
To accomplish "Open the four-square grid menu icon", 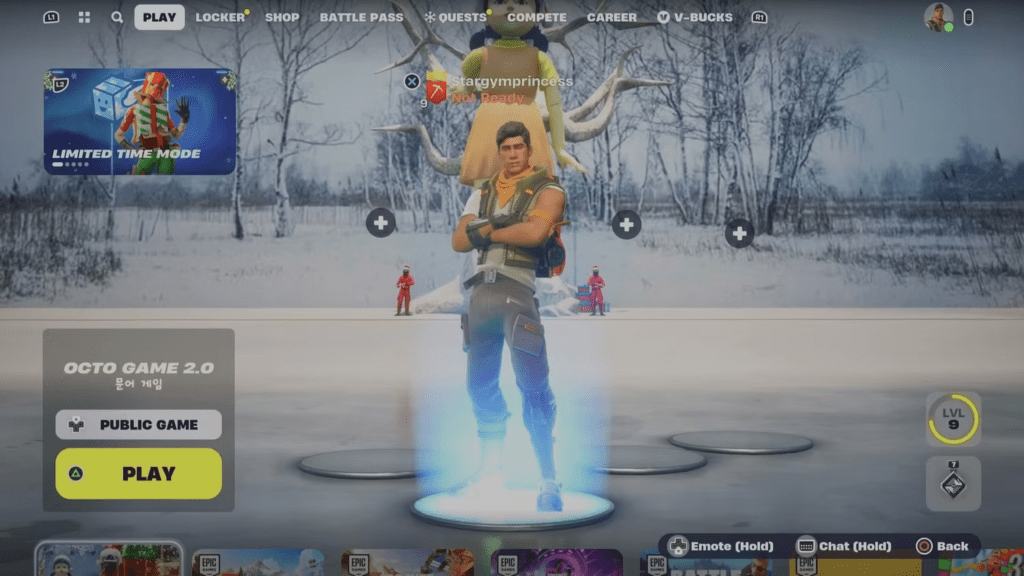I will coord(84,17).
